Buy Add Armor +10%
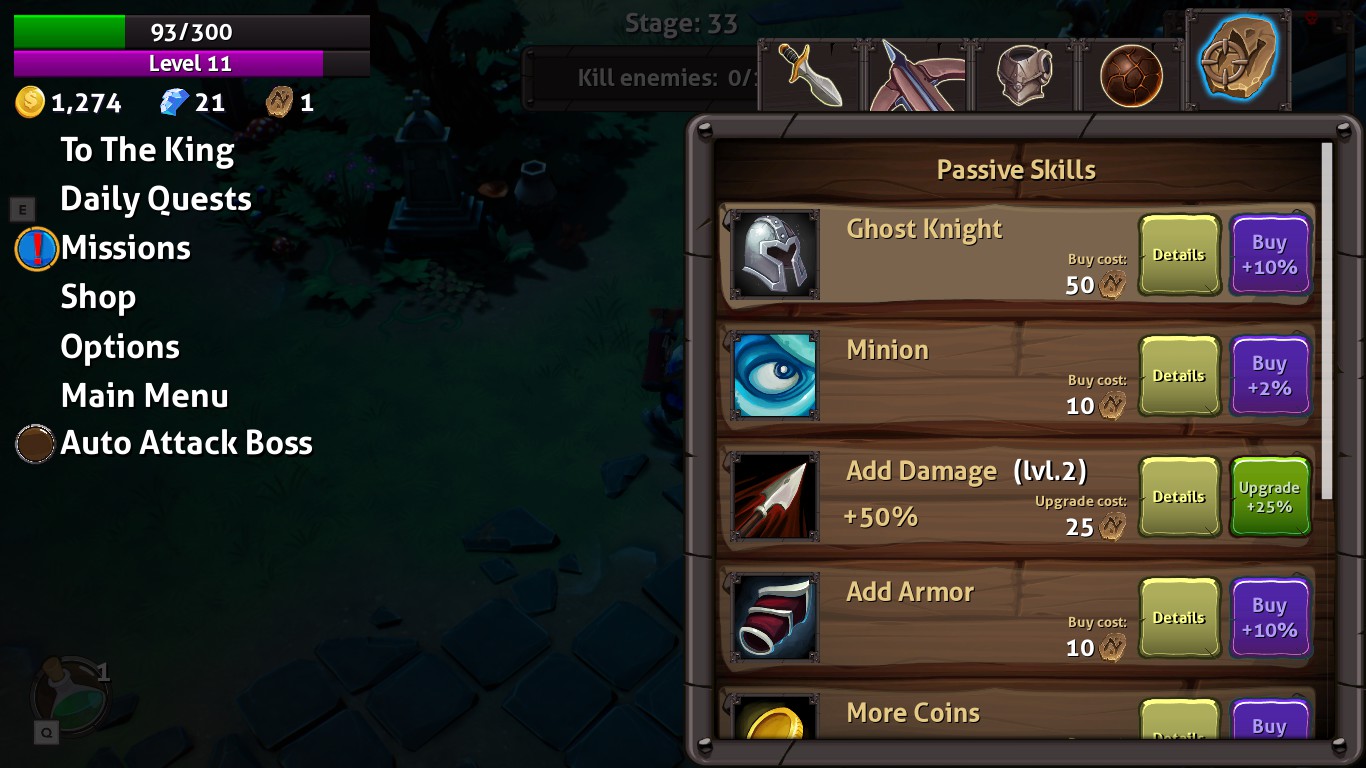Image resolution: width=1366 pixels, height=768 pixels. point(1270,617)
